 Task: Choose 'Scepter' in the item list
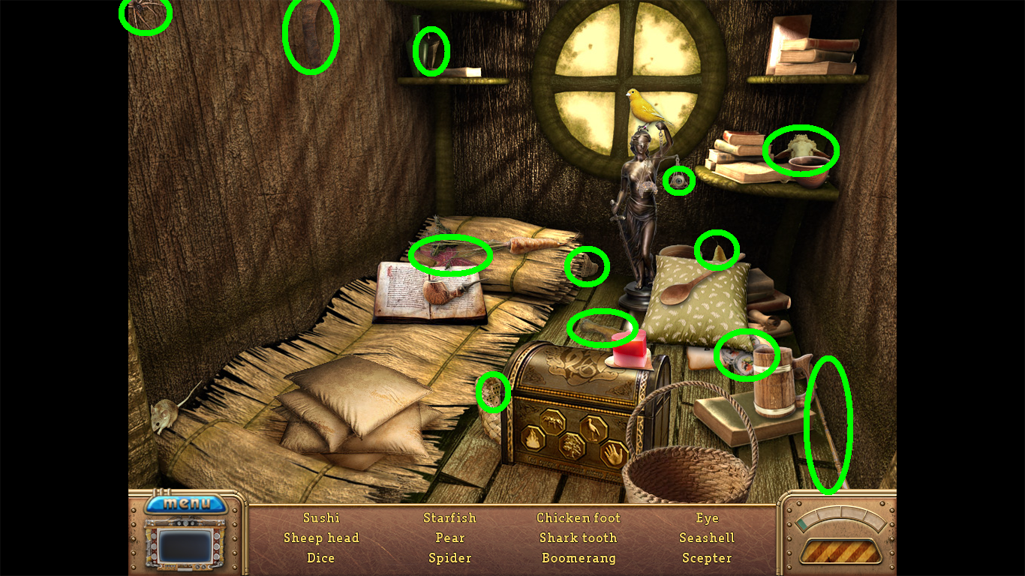(x=707, y=558)
